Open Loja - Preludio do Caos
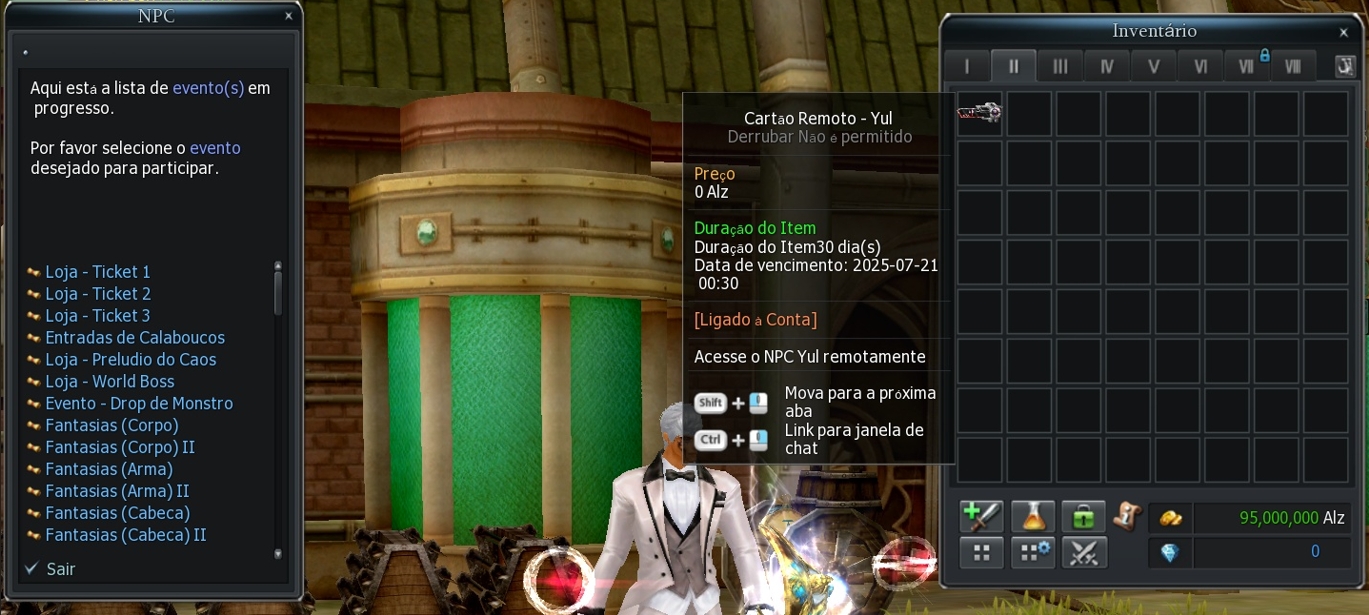This screenshot has height=615, width=1369. (x=130, y=360)
